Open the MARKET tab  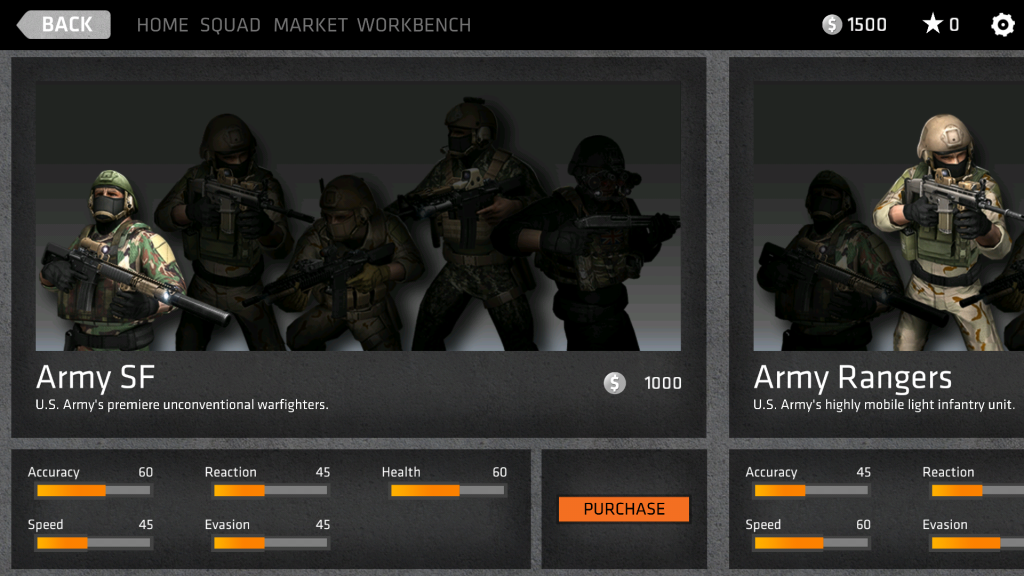pos(310,25)
